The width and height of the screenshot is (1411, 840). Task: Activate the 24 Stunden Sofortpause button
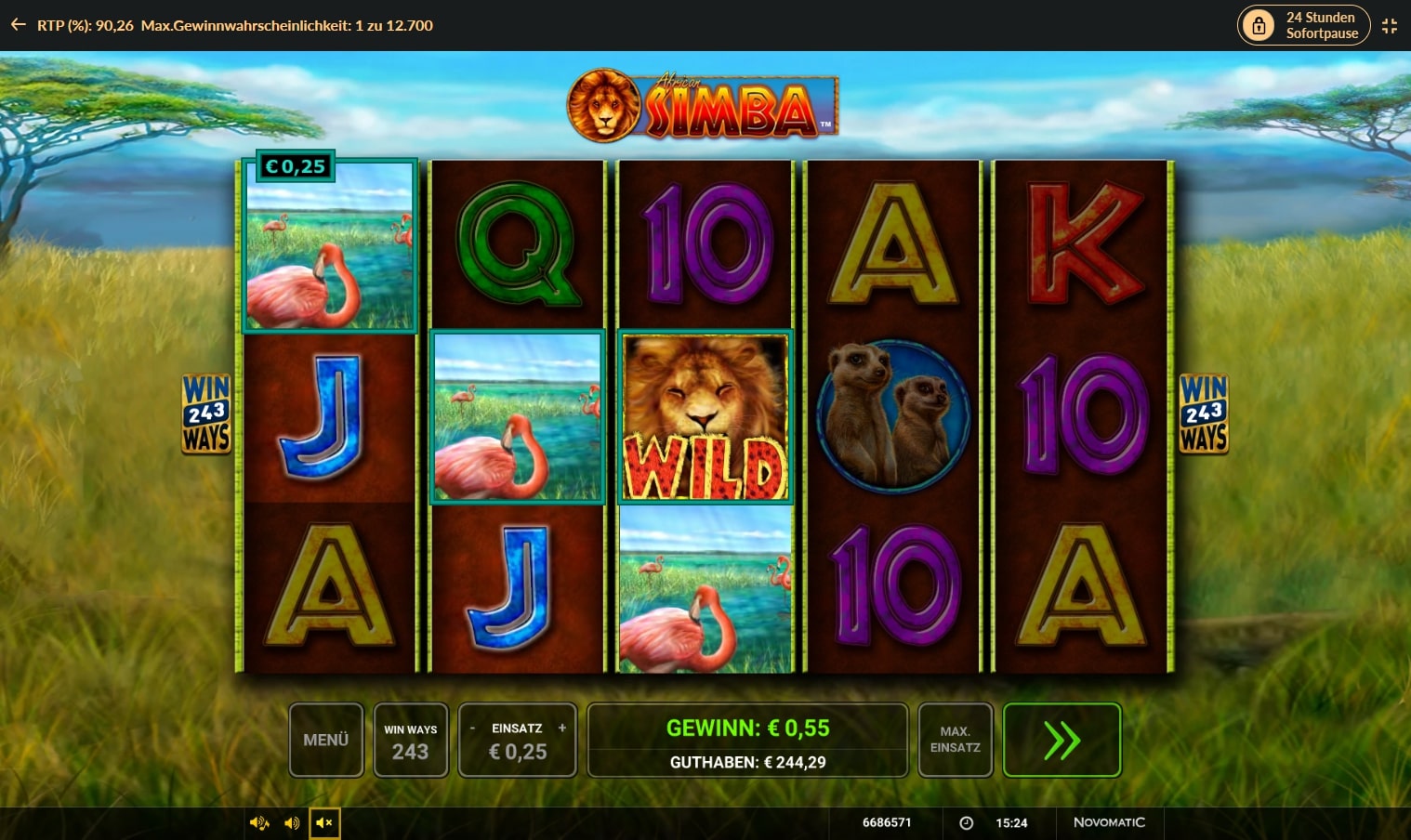(1304, 25)
